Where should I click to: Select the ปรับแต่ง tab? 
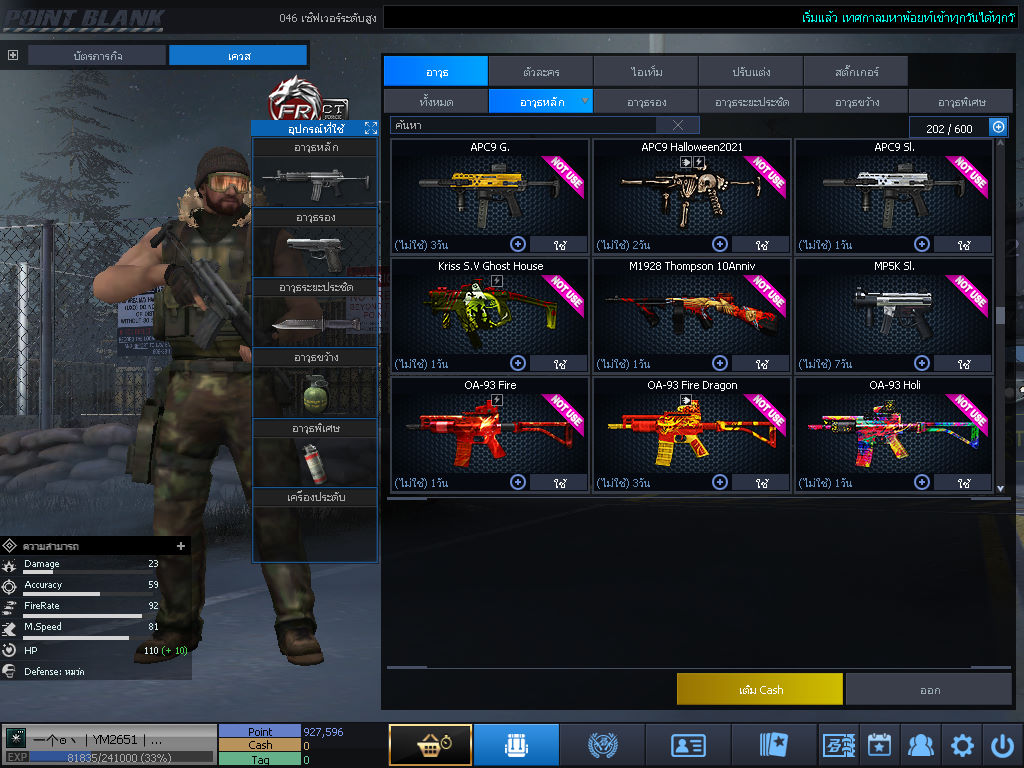[x=750, y=71]
